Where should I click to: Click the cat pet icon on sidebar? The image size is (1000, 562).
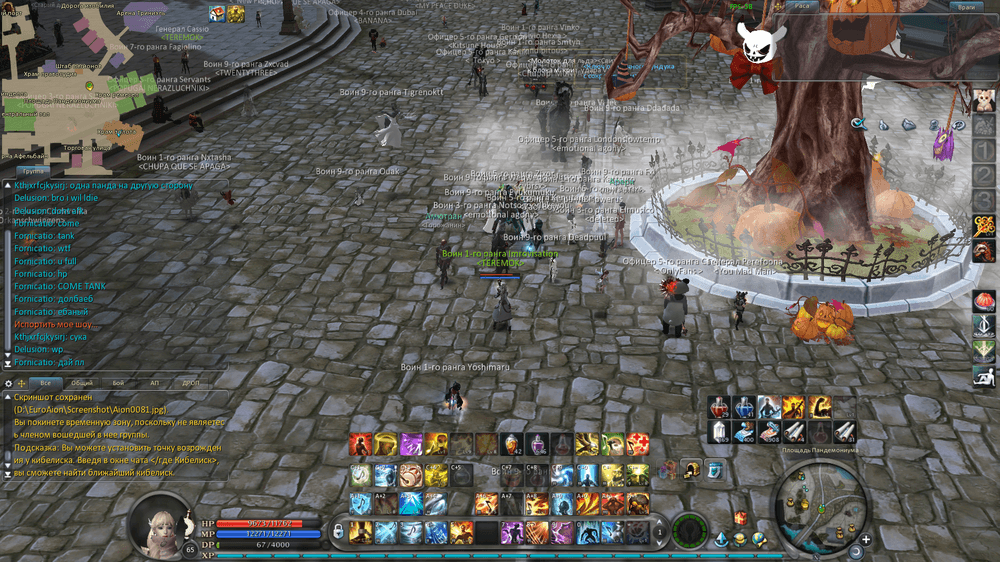pos(983,100)
